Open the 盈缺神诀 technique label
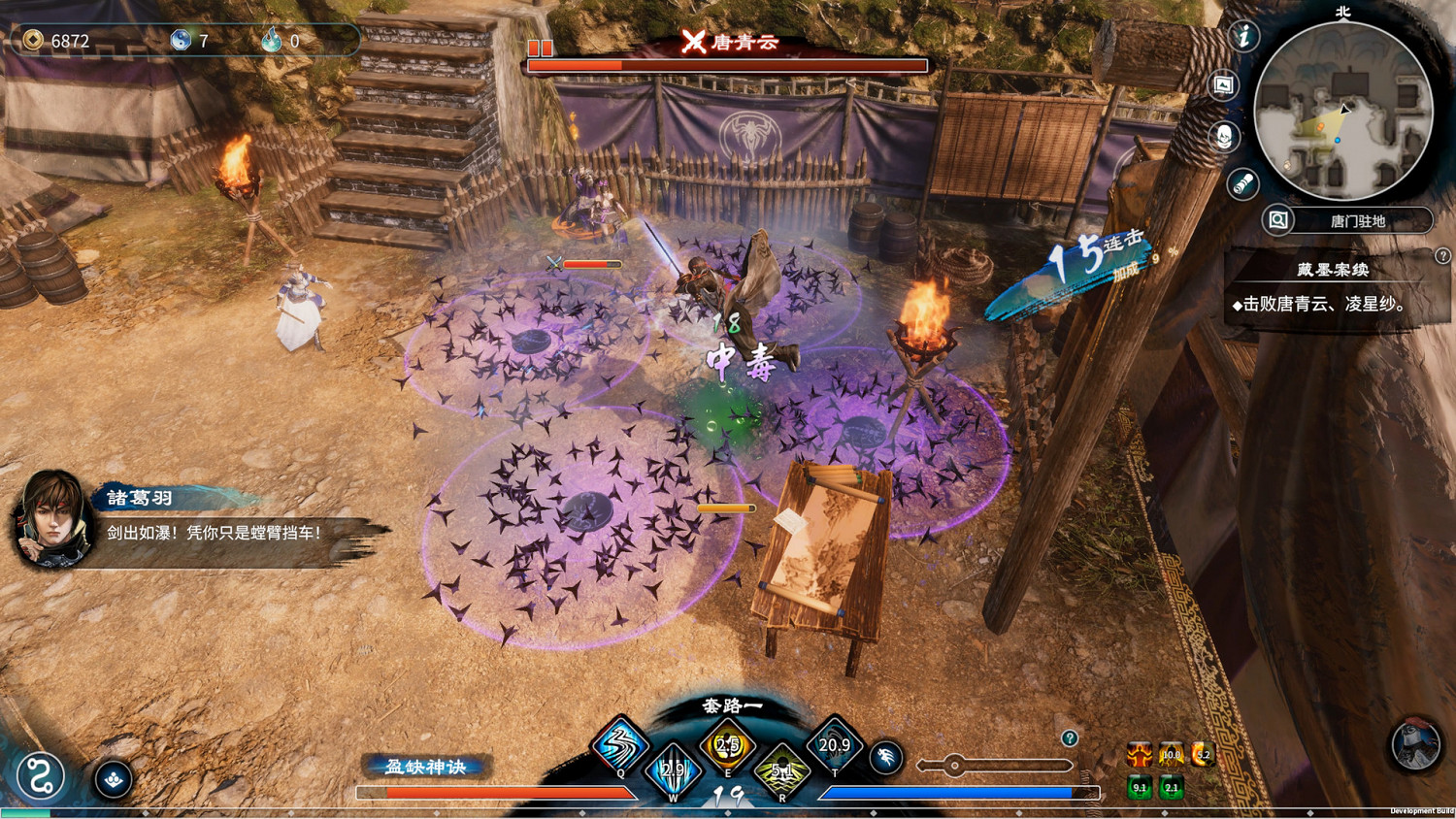 426,767
